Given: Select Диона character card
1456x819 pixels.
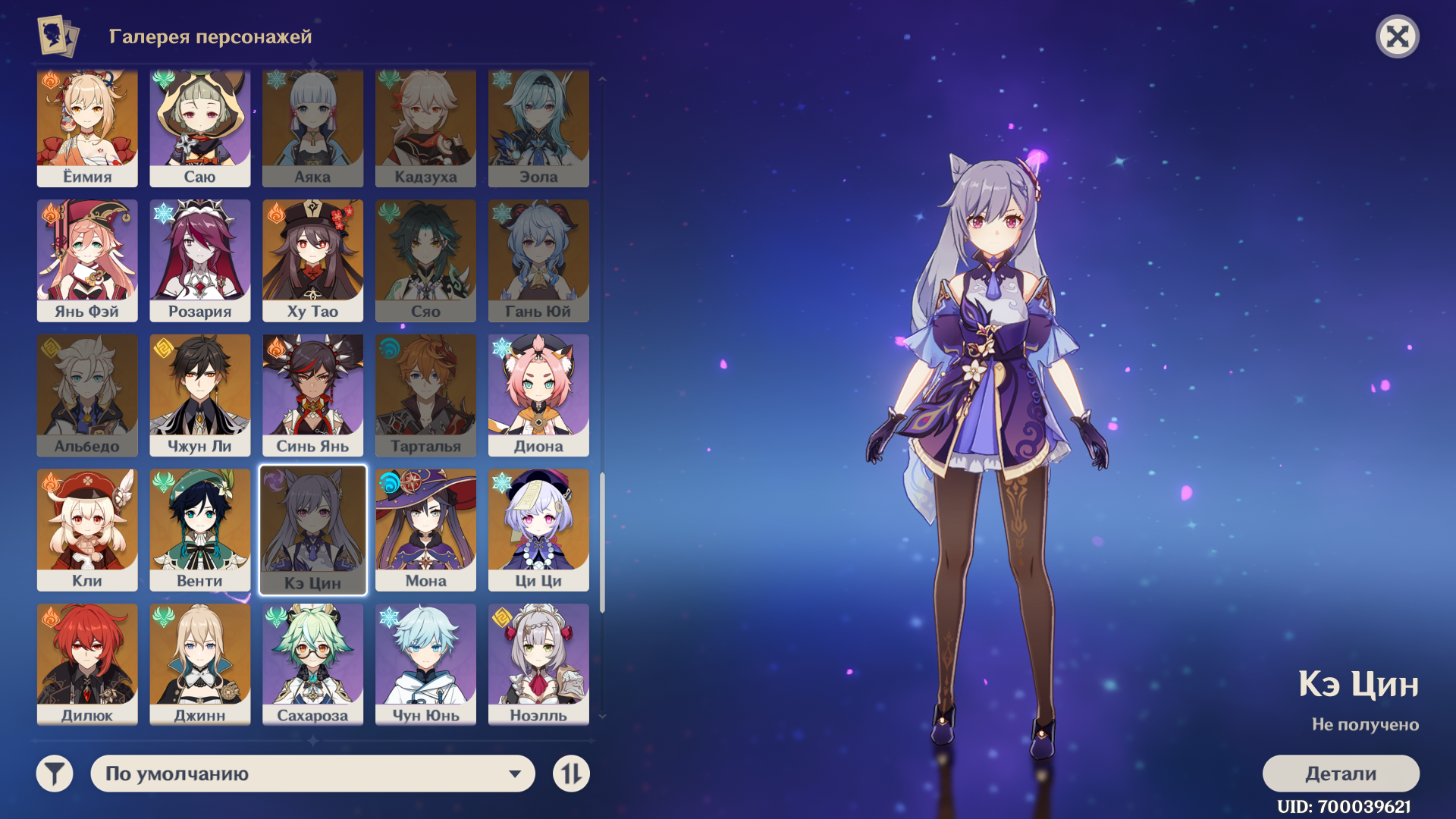Looking at the screenshot, I should (x=538, y=394).
